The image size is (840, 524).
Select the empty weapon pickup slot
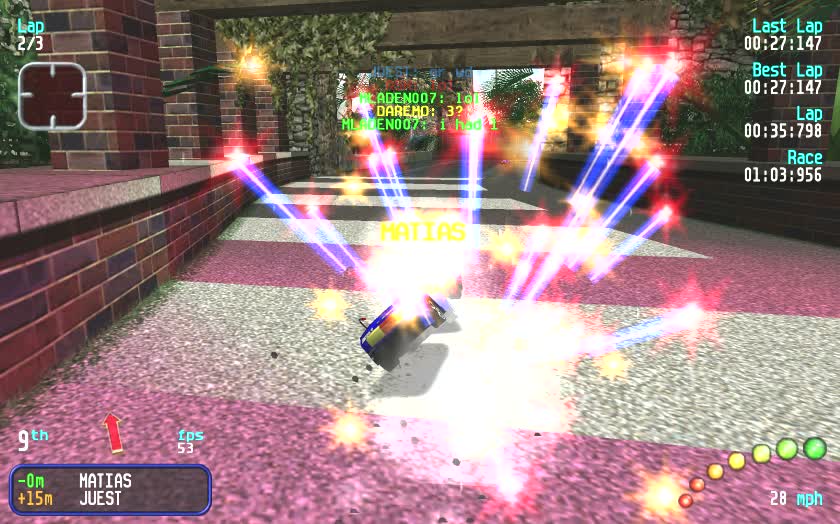pos(52,96)
